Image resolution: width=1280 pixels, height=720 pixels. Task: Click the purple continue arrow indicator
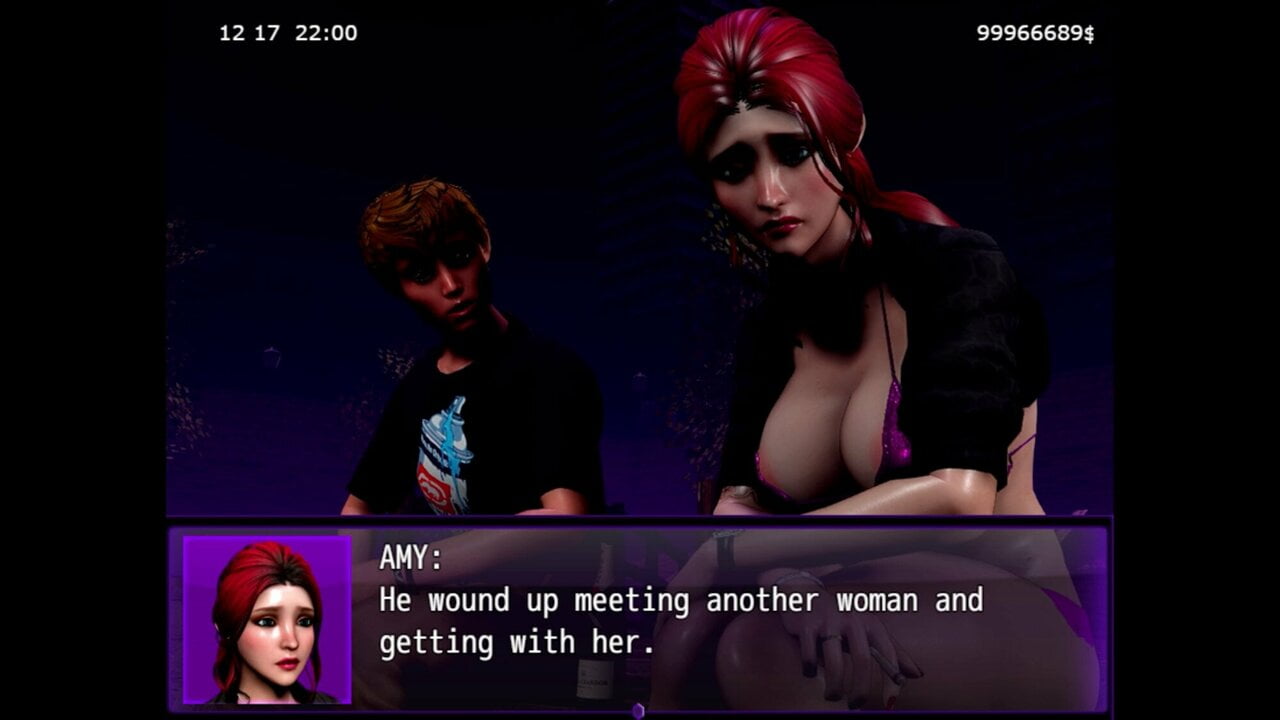pos(638,710)
